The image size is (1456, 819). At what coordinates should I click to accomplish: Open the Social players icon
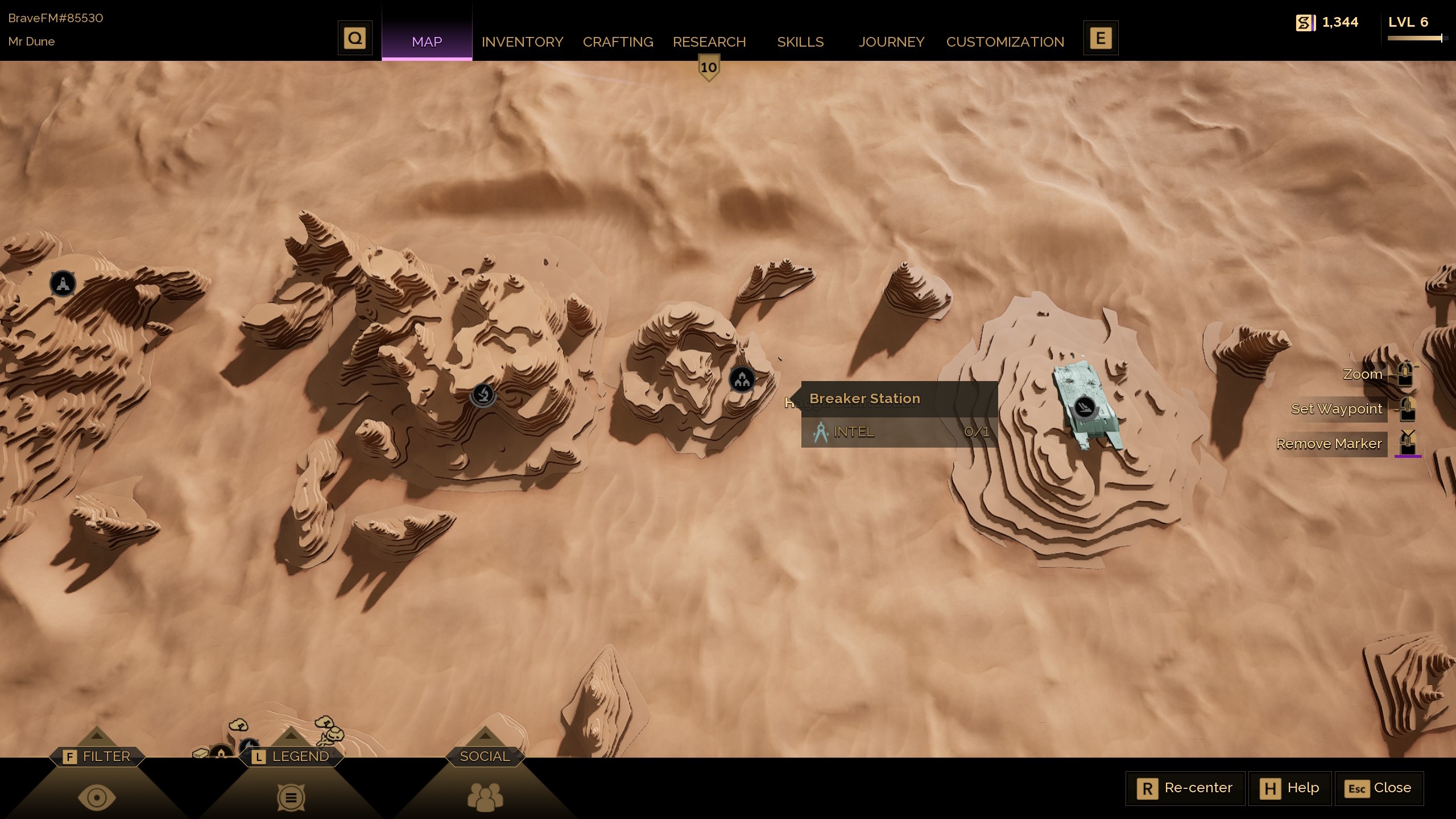(484, 796)
